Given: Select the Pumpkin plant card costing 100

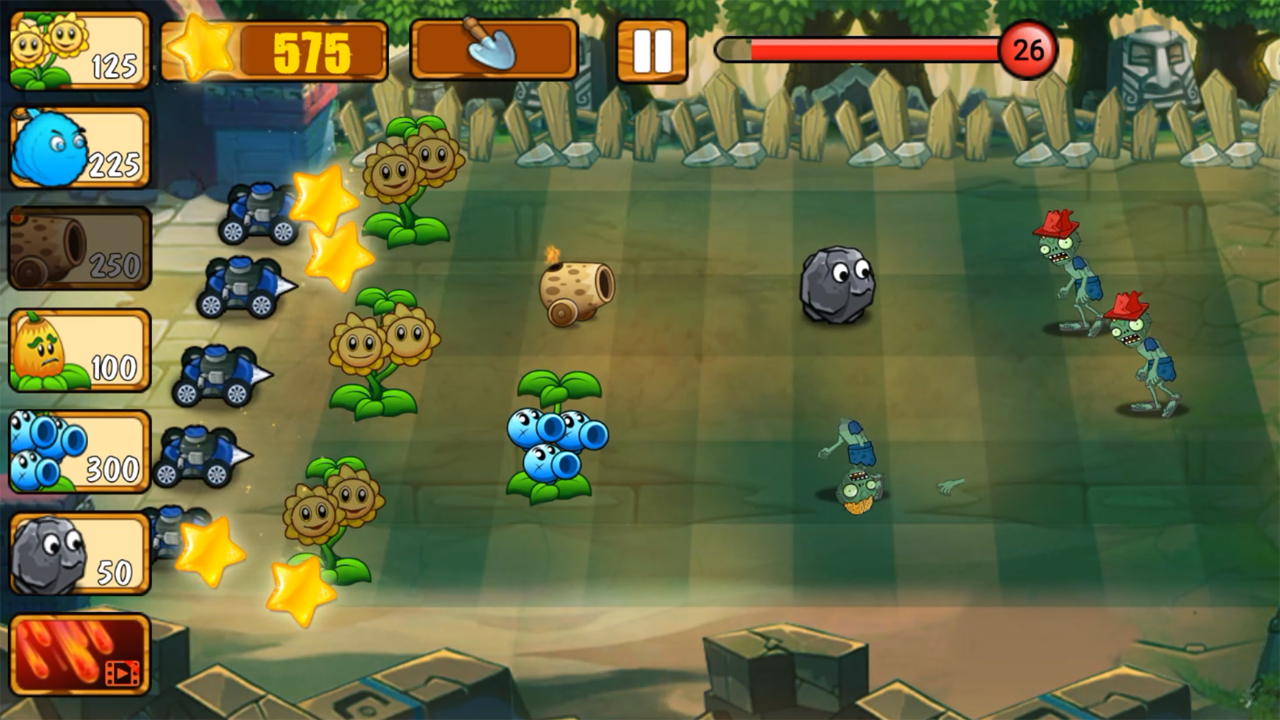Looking at the screenshot, I should click(x=78, y=348).
